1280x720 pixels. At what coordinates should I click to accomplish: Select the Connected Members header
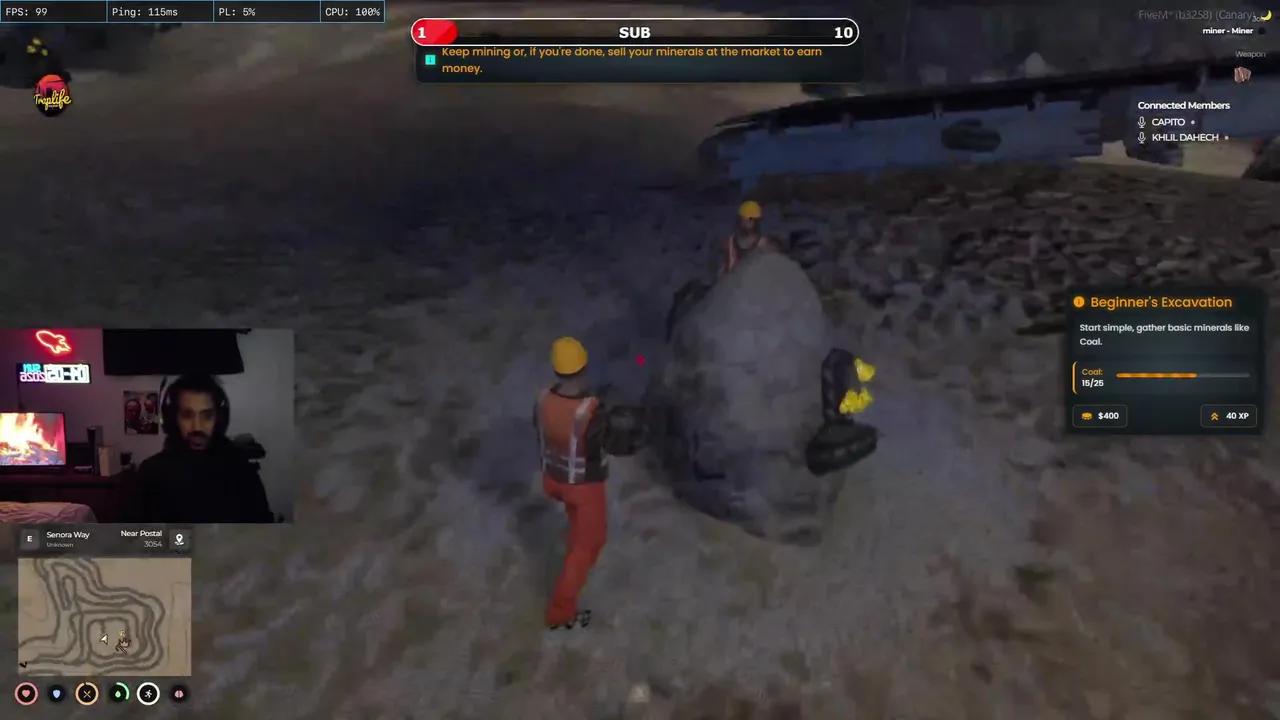1184,105
